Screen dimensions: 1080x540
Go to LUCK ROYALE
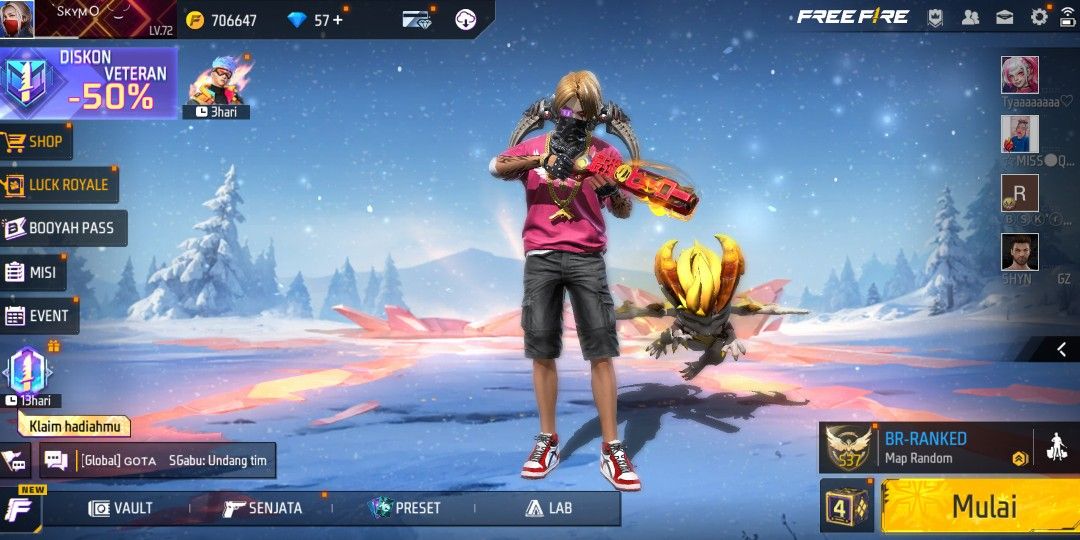tap(58, 185)
